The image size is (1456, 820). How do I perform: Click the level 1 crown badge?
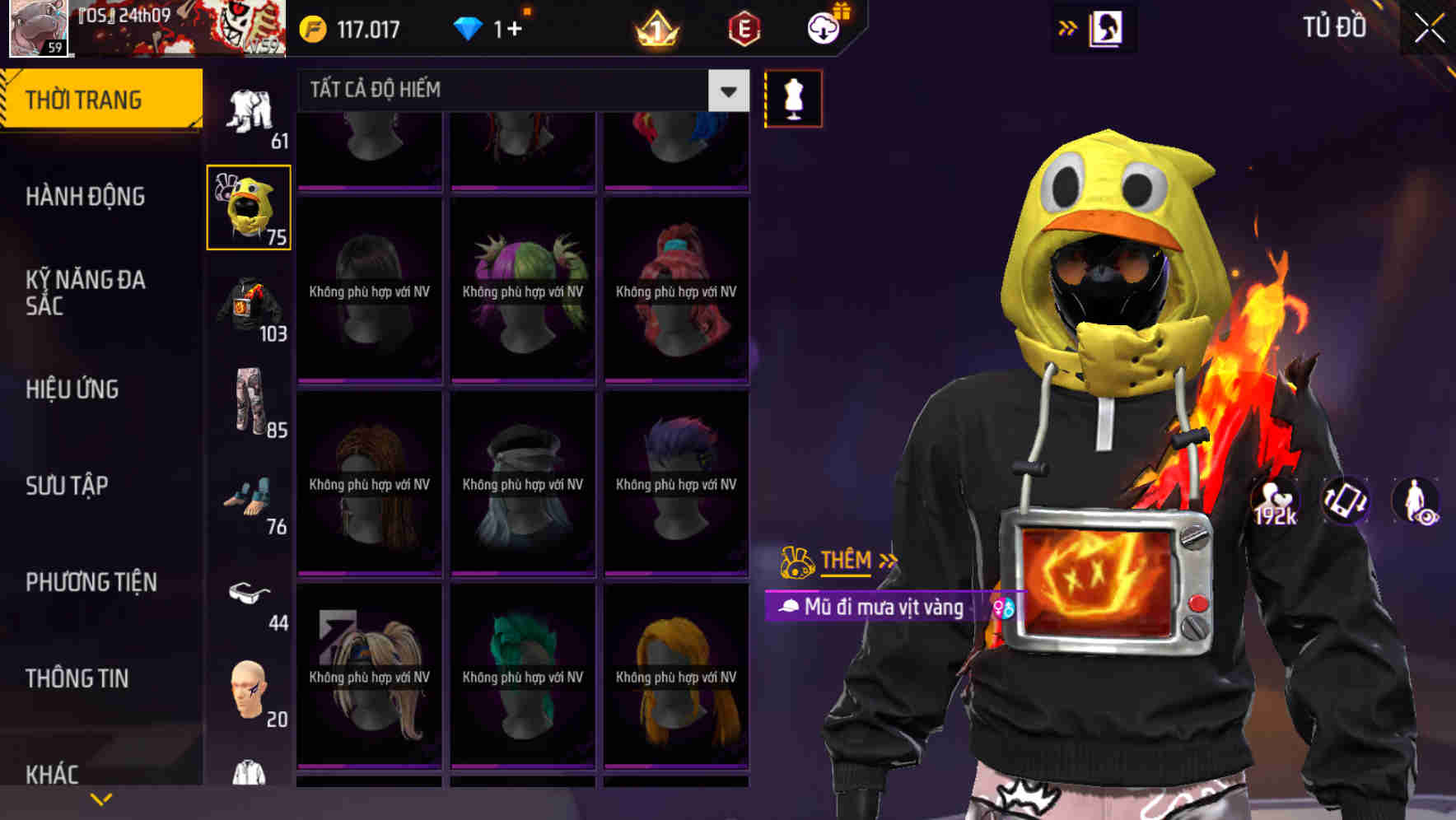point(655,27)
